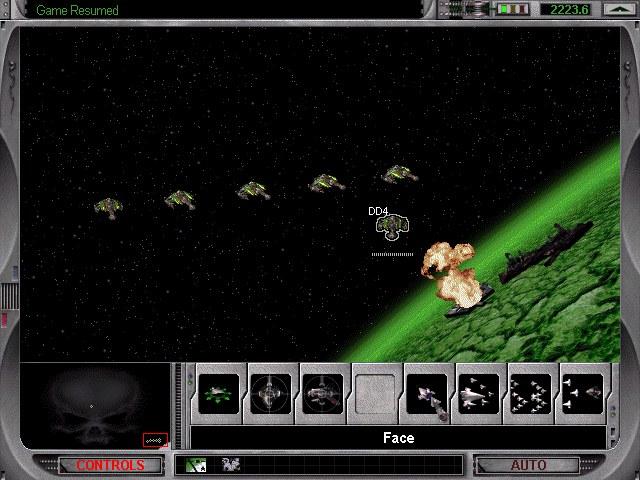Click the skull radar minimap
640x480 pixels.
pos(94,404)
